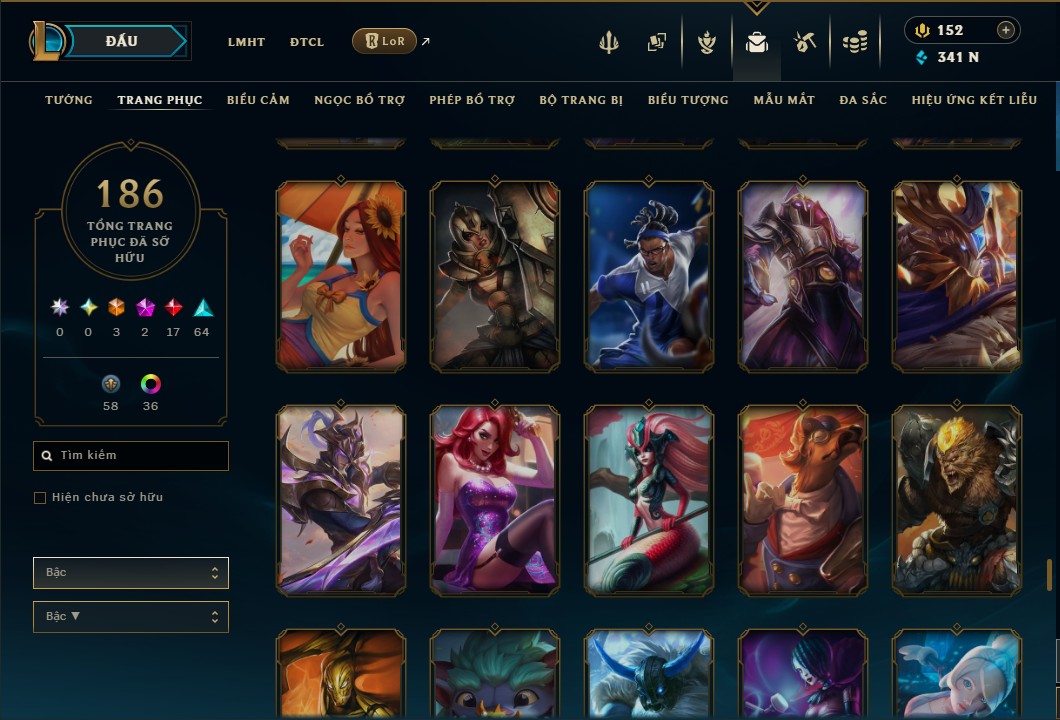Launch the LoR link button
Screen dimensions: 1060x720
pos(384,41)
